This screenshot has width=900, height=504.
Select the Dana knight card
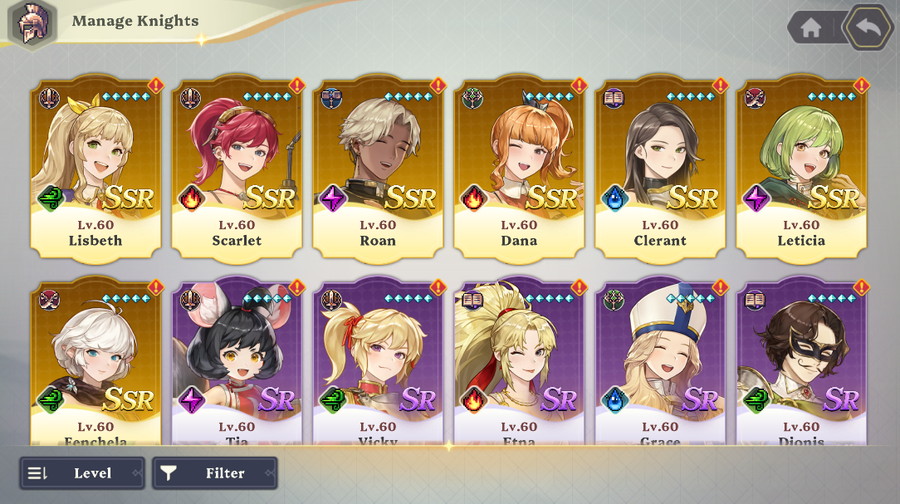click(x=519, y=166)
